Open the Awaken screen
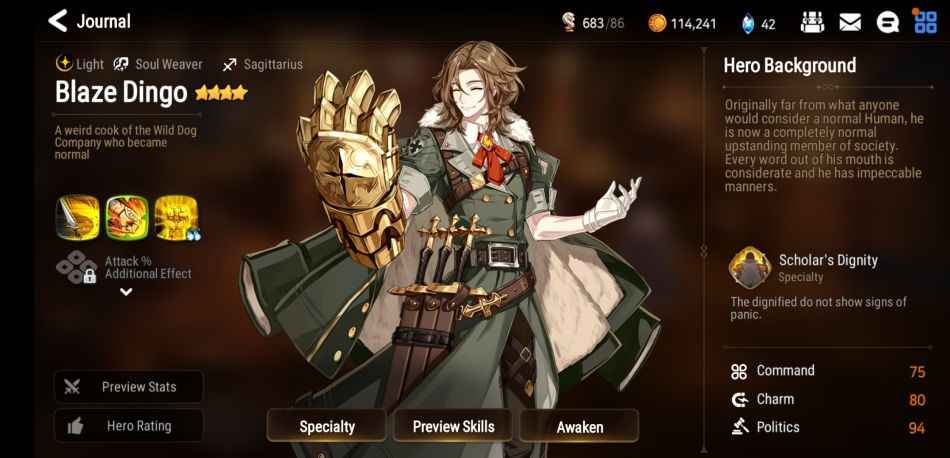 tap(580, 426)
